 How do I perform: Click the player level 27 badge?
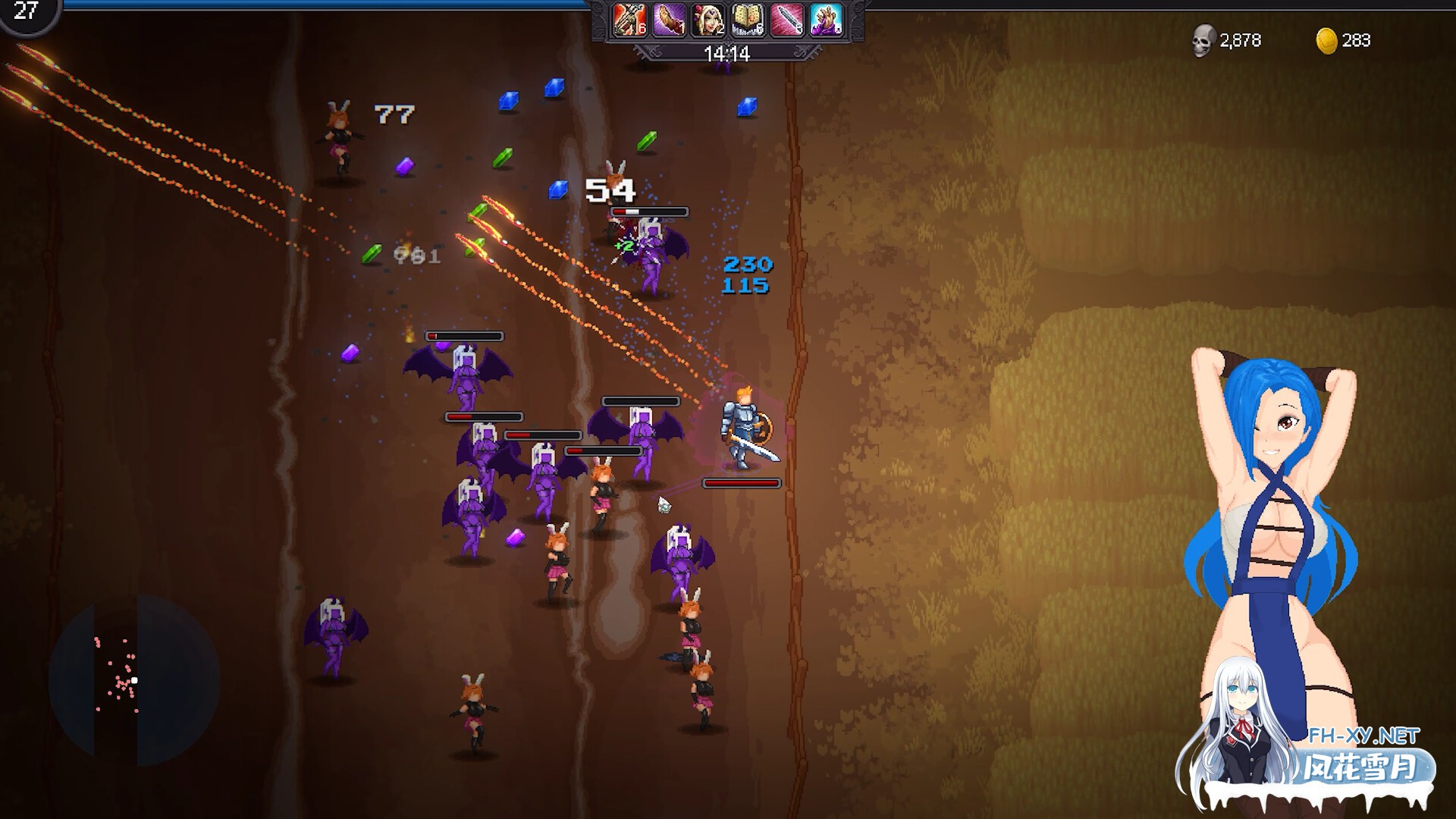27,13
